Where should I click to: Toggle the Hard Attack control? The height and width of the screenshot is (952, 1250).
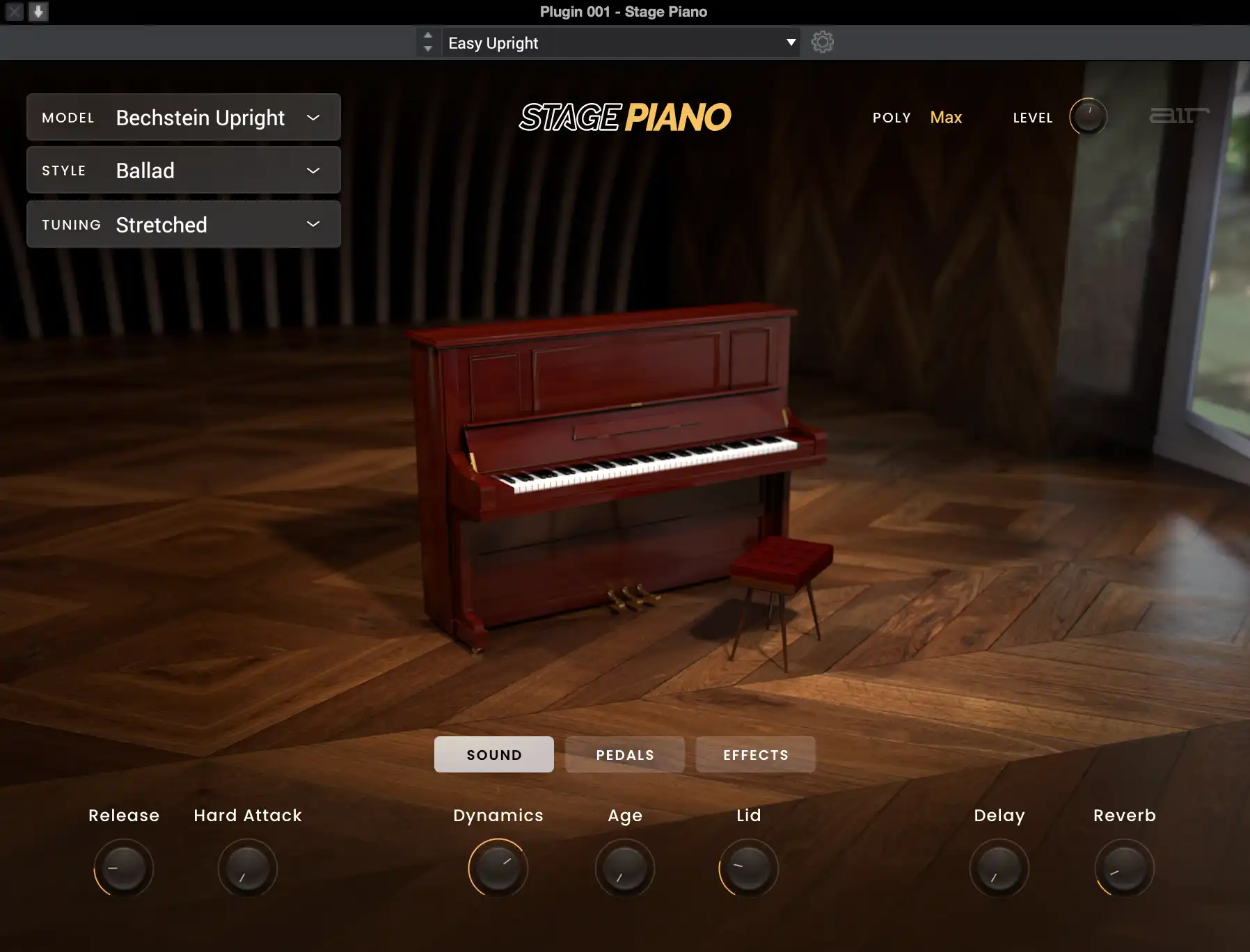248,868
